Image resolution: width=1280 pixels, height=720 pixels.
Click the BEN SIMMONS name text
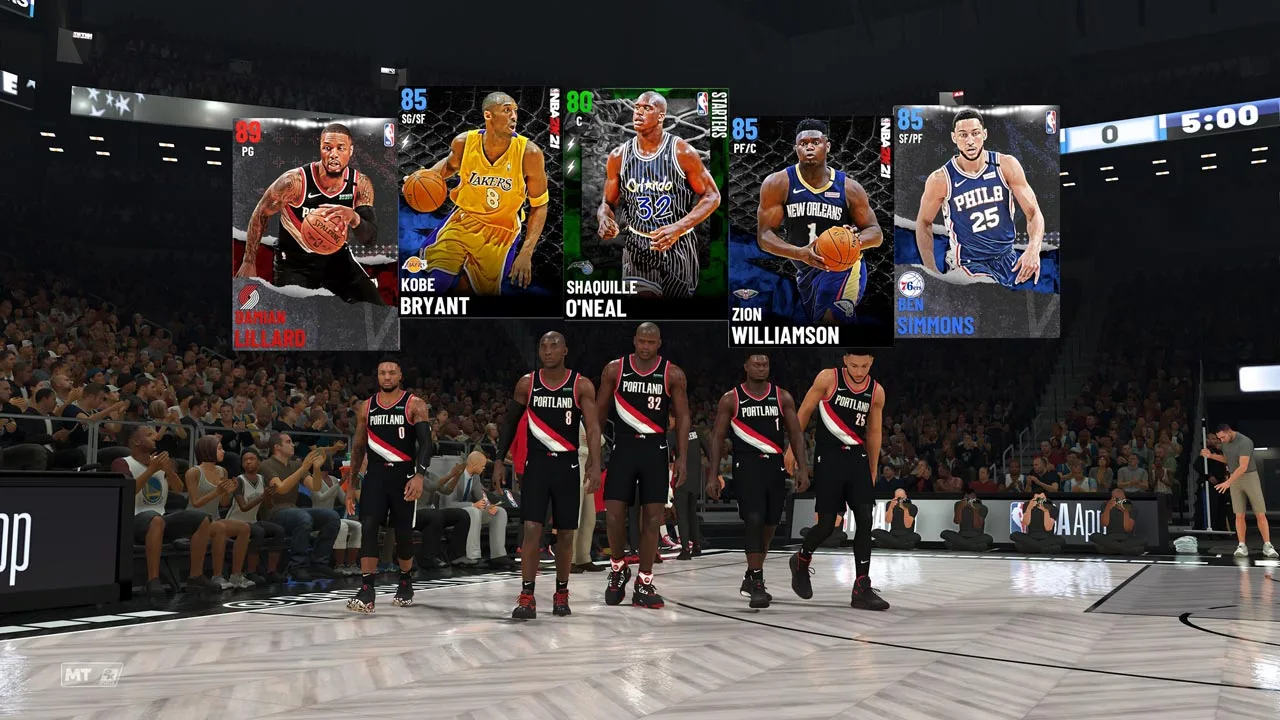(x=935, y=313)
